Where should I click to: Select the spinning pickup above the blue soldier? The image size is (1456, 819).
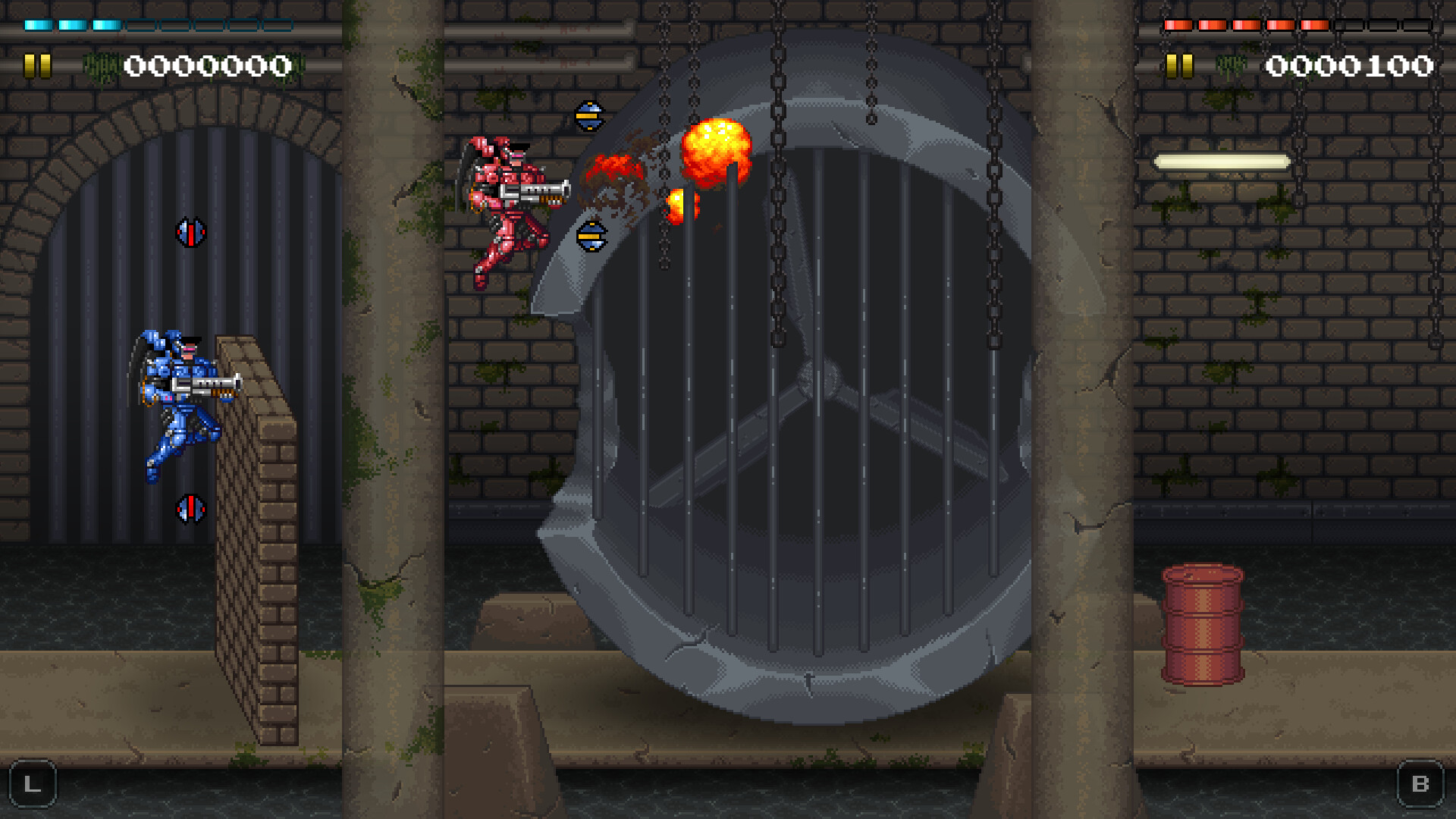193,232
